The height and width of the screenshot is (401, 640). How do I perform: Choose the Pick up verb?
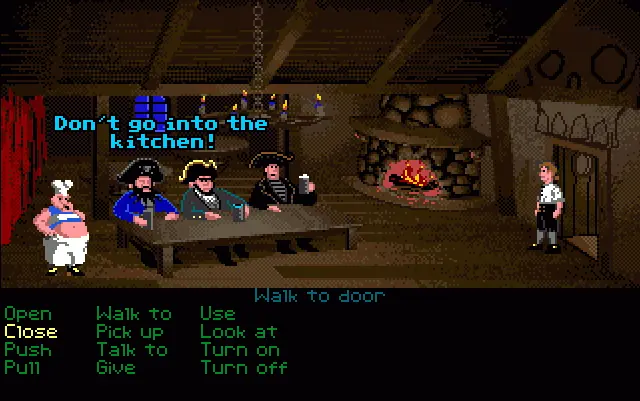pyautogui.click(x=130, y=332)
